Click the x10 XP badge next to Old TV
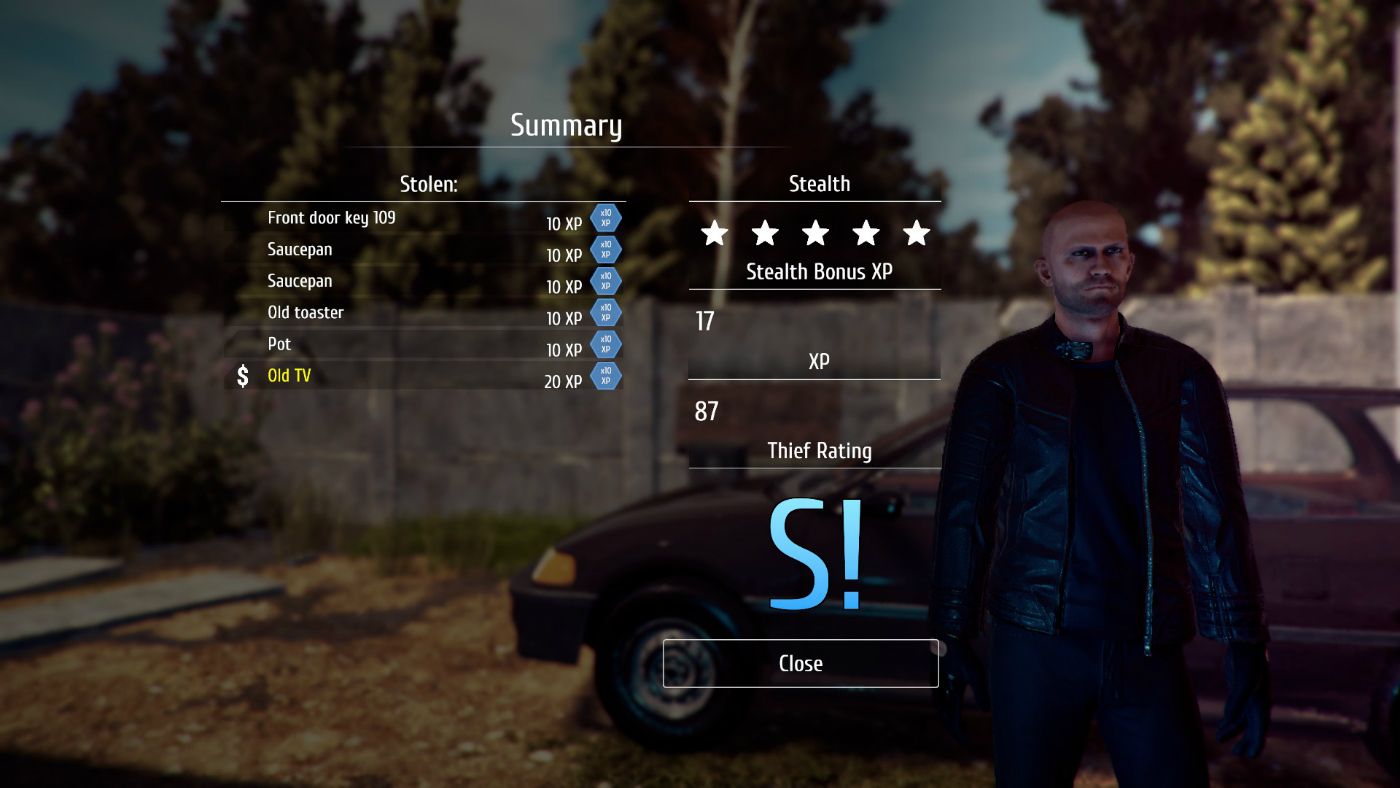This screenshot has height=788, width=1400. (605, 376)
